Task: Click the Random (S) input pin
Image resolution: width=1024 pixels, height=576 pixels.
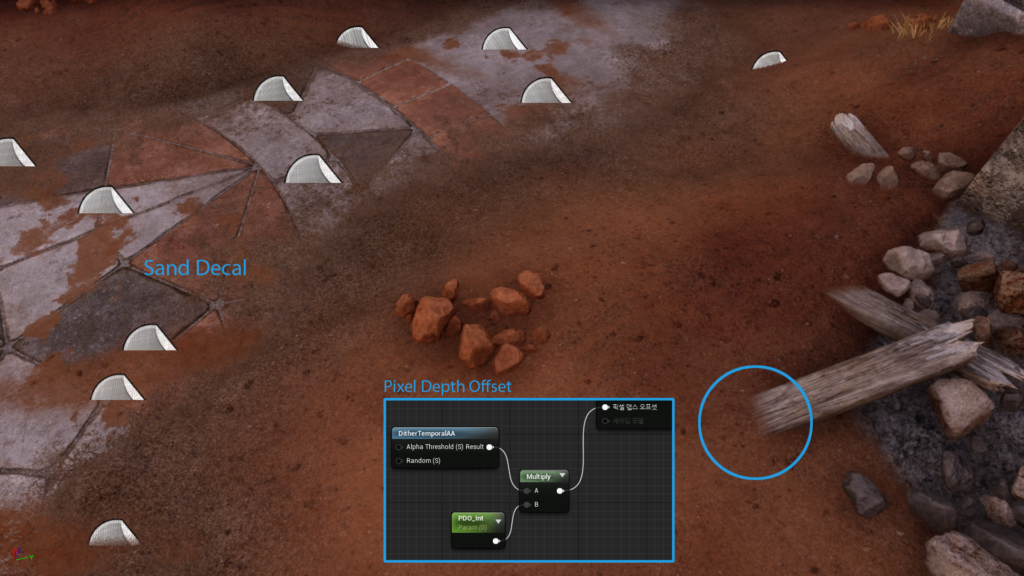Action: [x=400, y=461]
